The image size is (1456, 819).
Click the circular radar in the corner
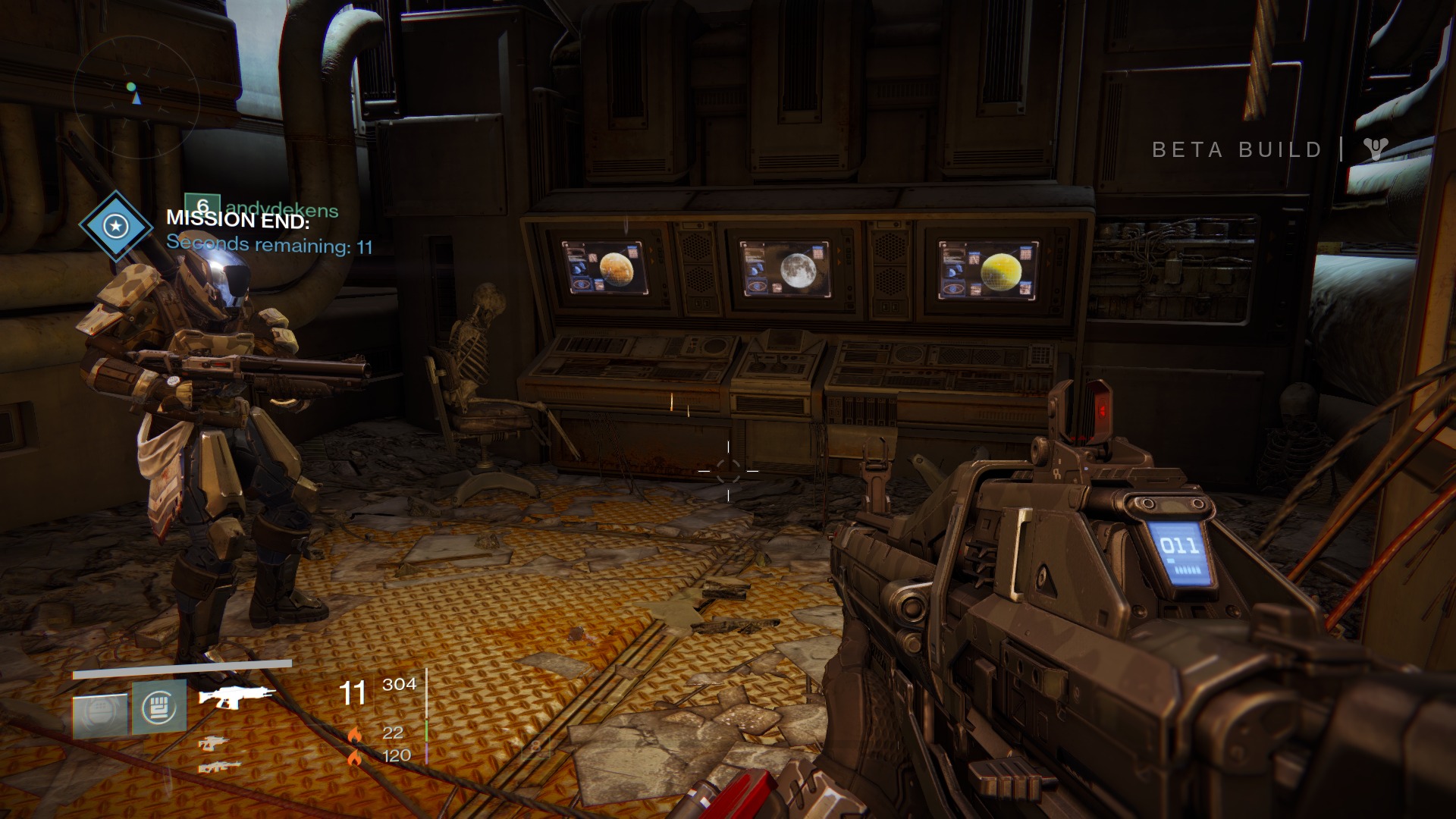click(136, 96)
